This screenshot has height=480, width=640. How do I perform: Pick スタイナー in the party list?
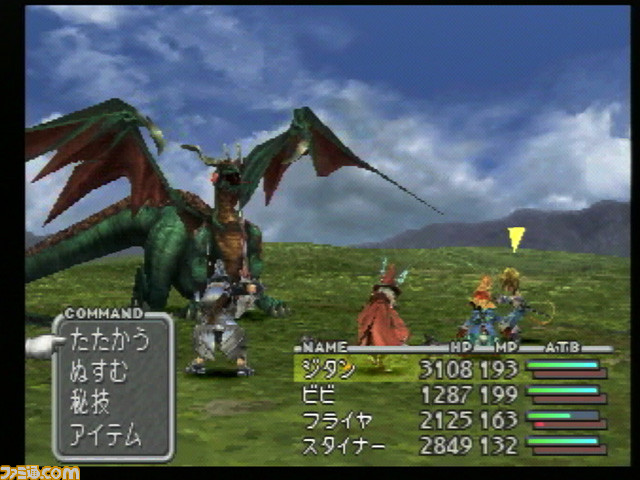pos(343,445)
